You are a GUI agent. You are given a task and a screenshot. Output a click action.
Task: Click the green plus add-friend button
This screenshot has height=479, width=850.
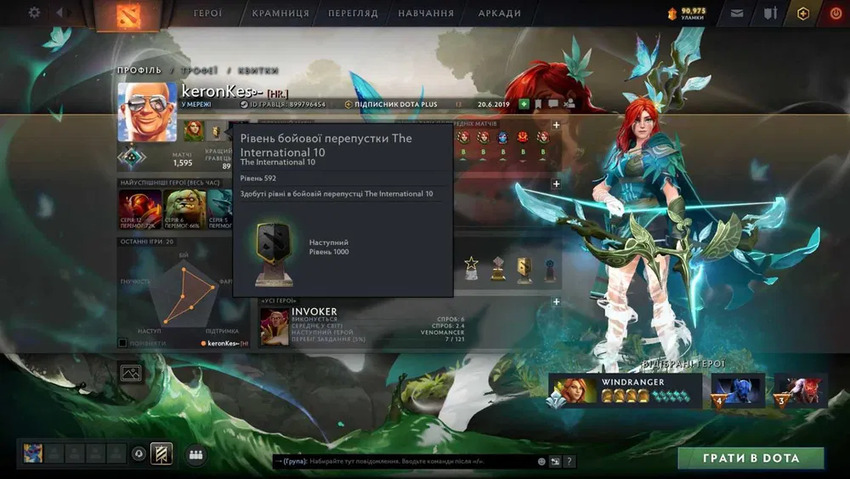coord(524,104)
